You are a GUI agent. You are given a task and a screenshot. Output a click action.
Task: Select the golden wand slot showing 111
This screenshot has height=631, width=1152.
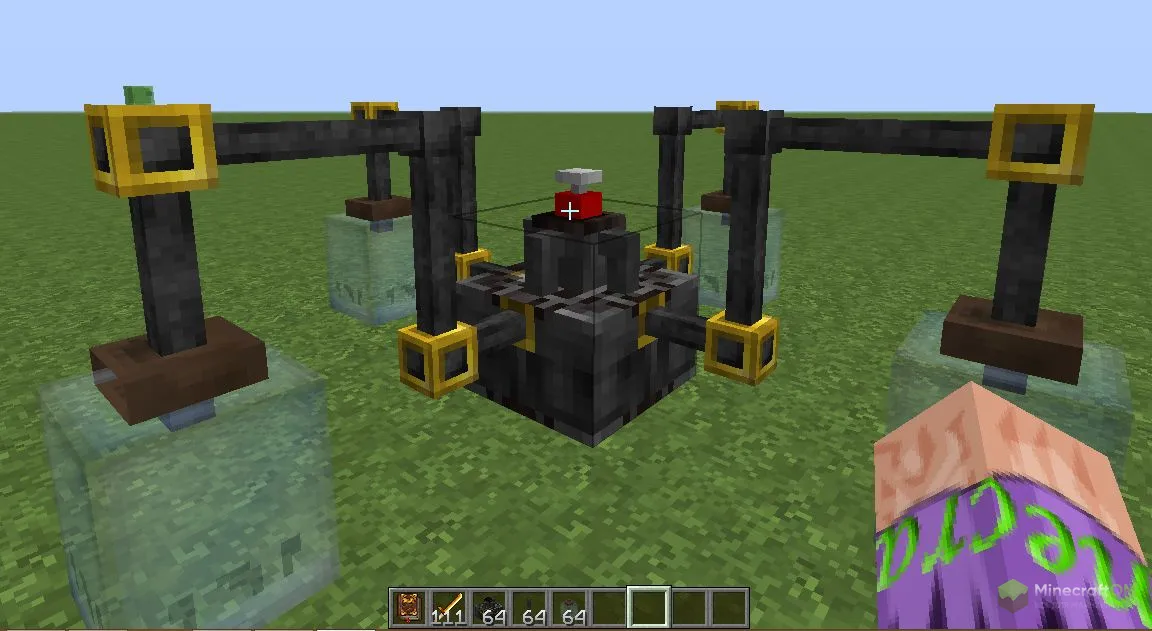(448, 608)
